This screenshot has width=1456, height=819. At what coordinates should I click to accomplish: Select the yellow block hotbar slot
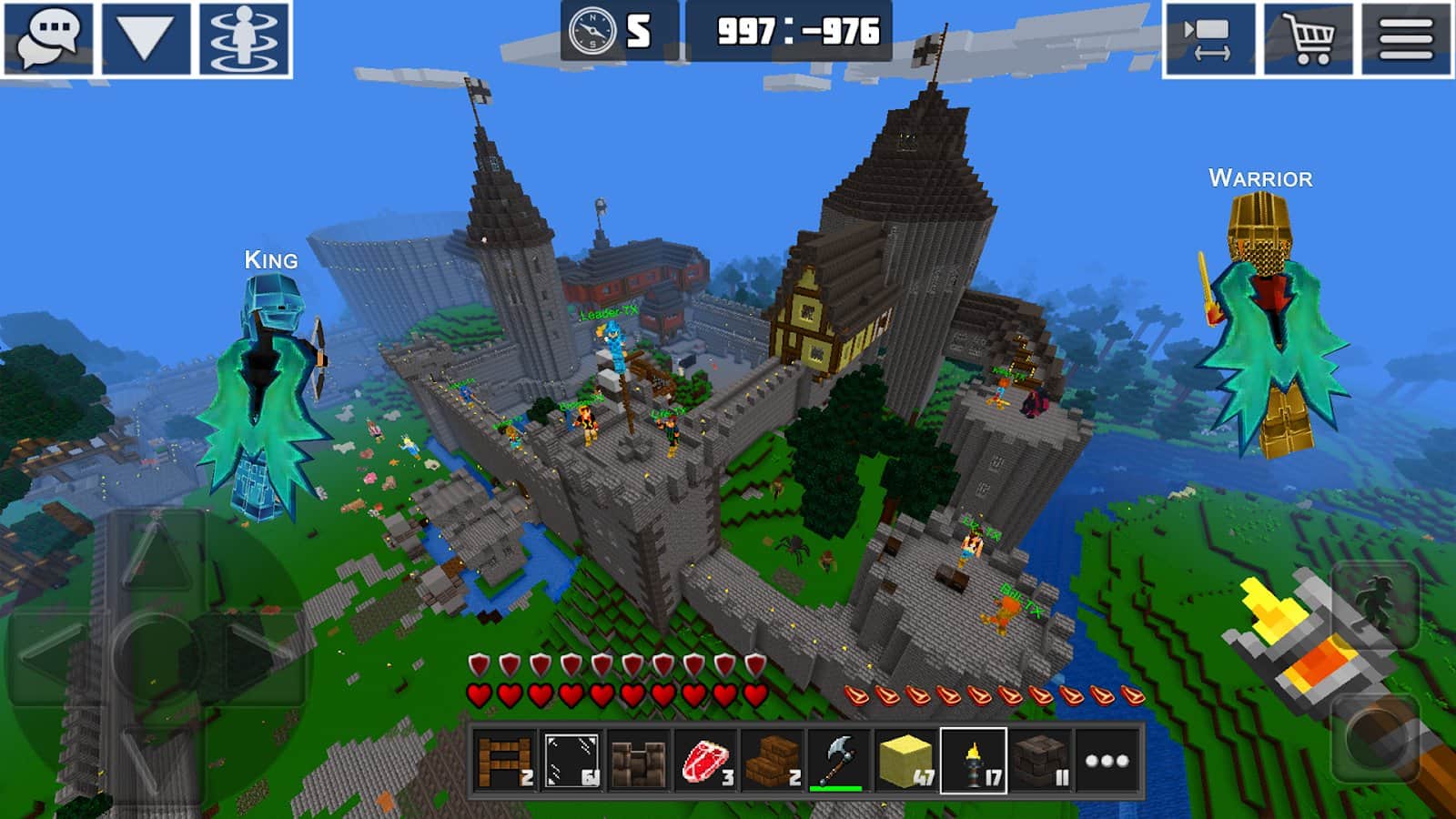coord(906,761)
